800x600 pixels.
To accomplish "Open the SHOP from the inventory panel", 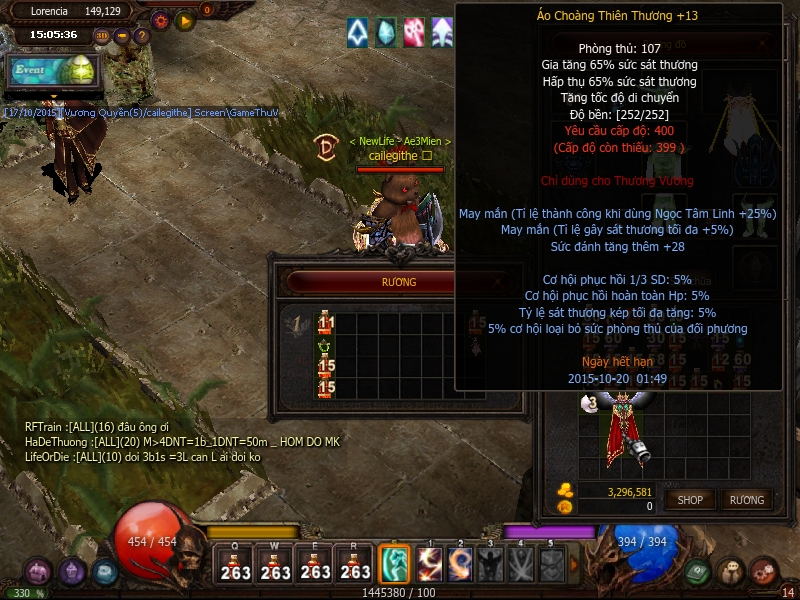I will click(x=691, y=499).
